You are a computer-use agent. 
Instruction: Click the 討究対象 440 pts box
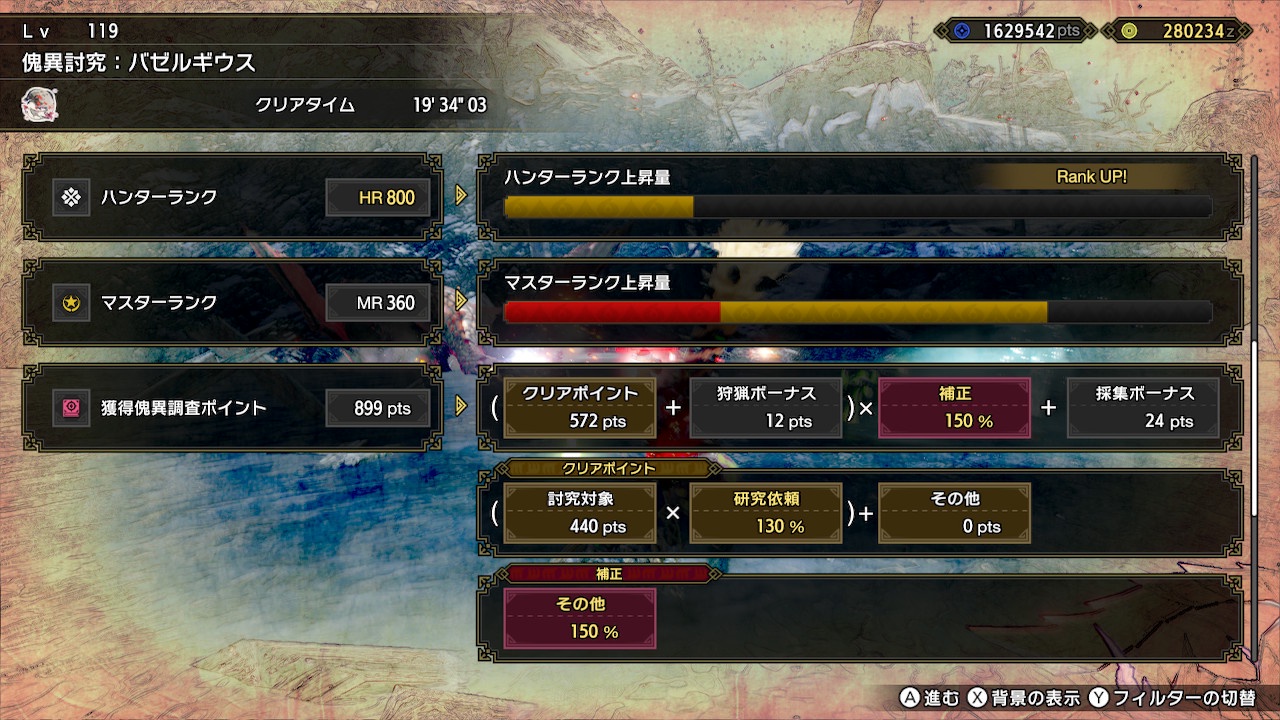click(580, 513)
